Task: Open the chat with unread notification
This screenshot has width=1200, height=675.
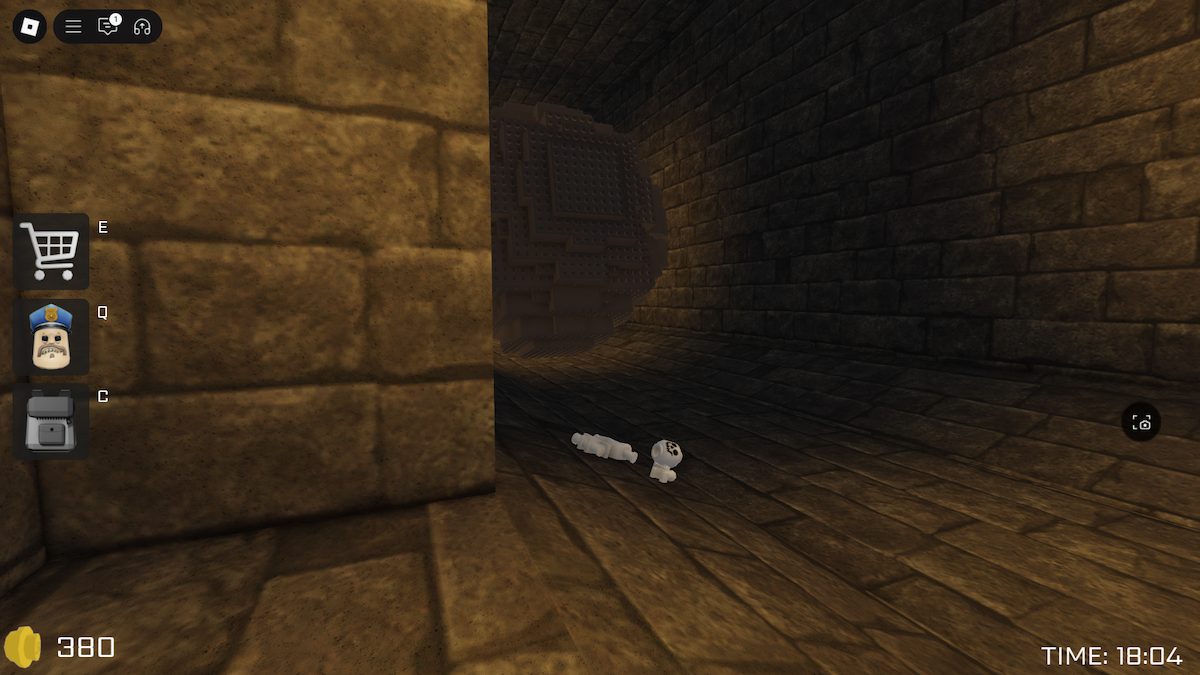Action: 107,27
